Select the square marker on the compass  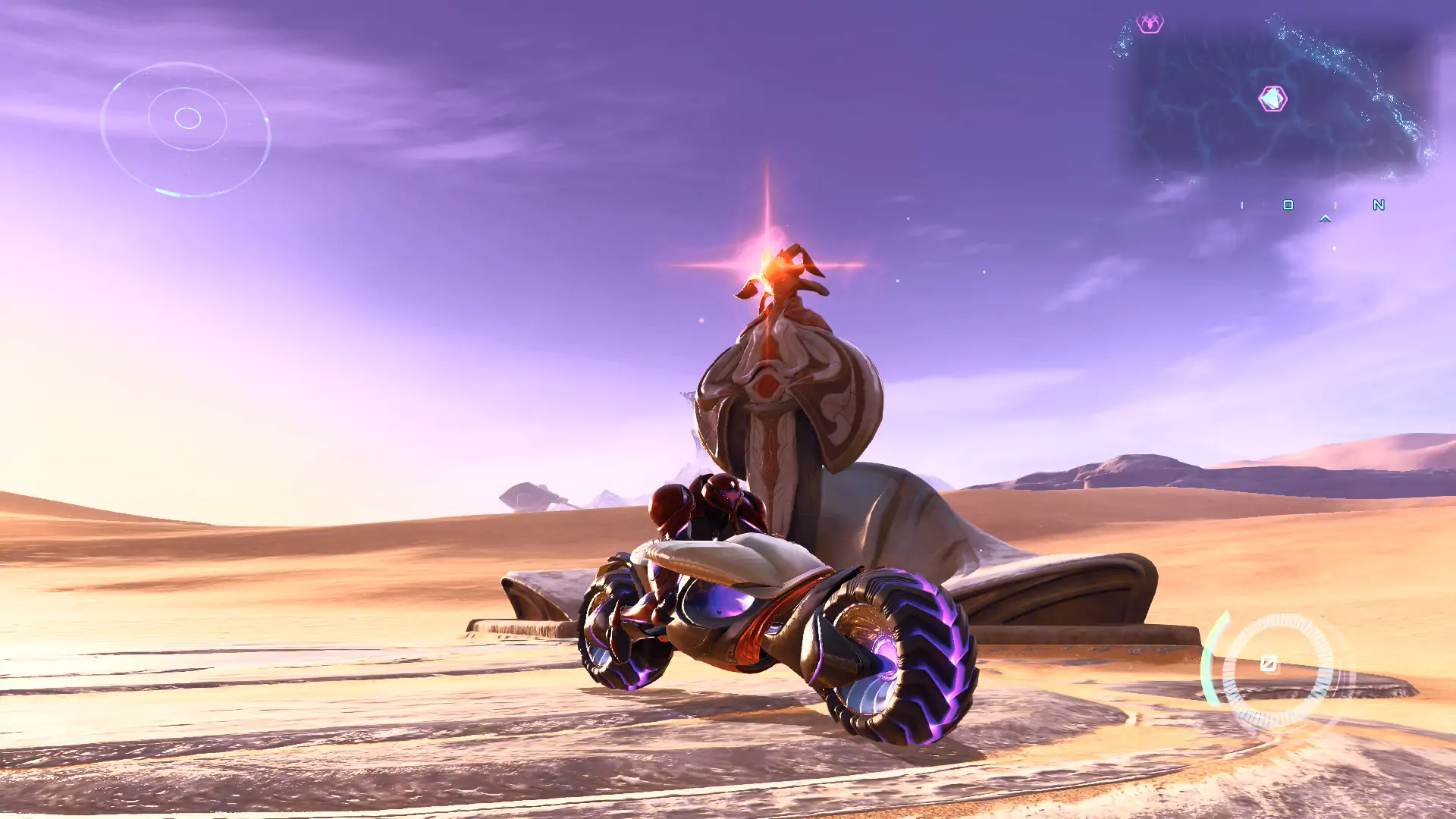[x=1288, y=205]
